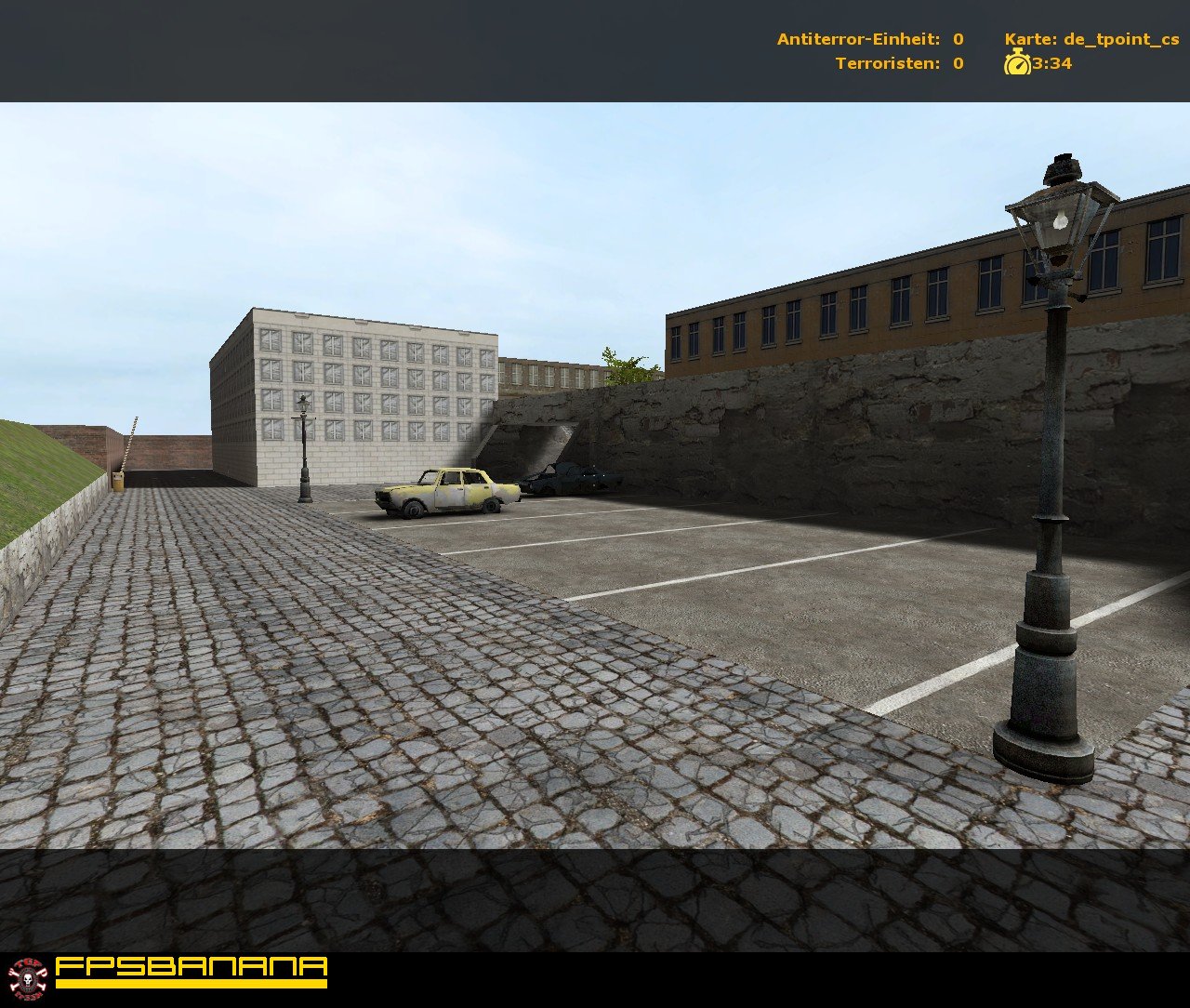Select the lamp head of the foreground streetlight
This screenshot has width=1190, height=1008.
click(x=1060, y=219)
